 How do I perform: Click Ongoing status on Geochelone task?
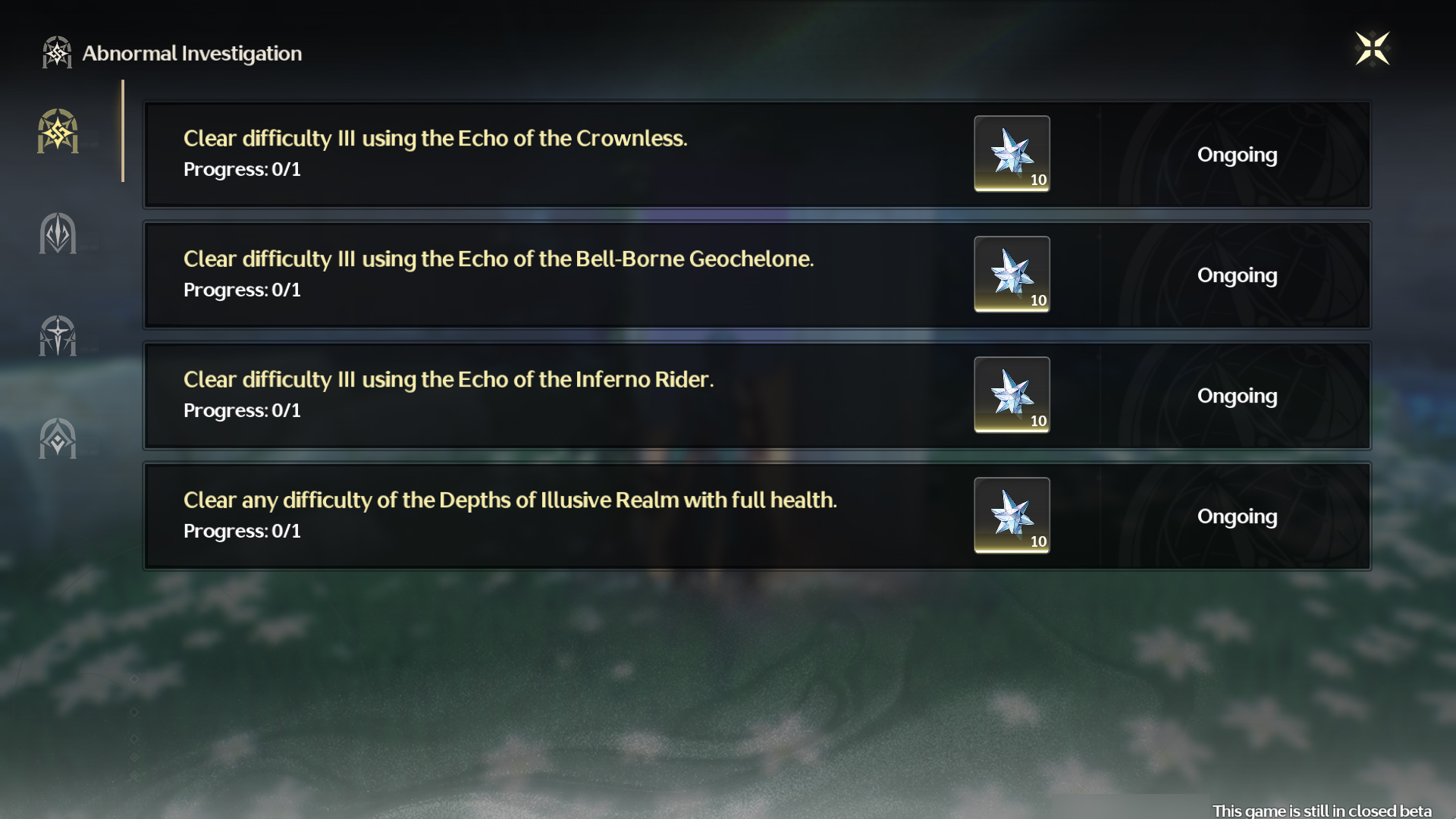tap(1237, 275)
